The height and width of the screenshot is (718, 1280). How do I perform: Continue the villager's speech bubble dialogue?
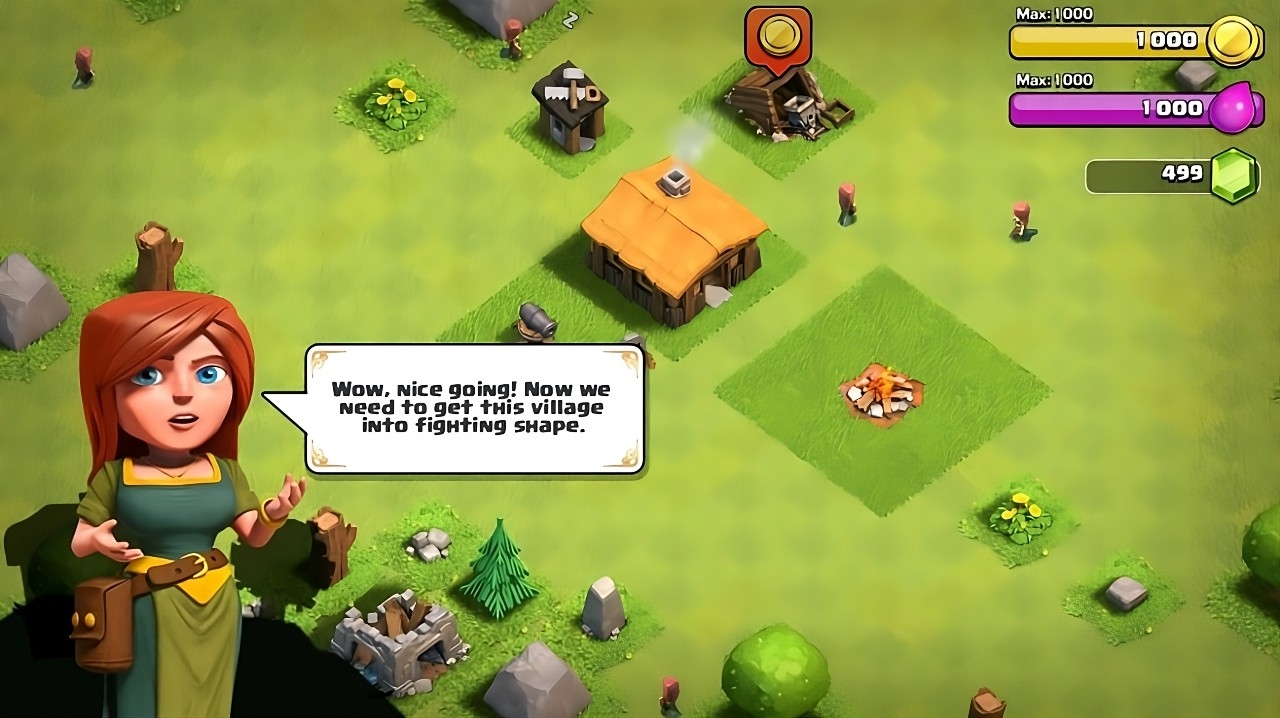point(473,408)
